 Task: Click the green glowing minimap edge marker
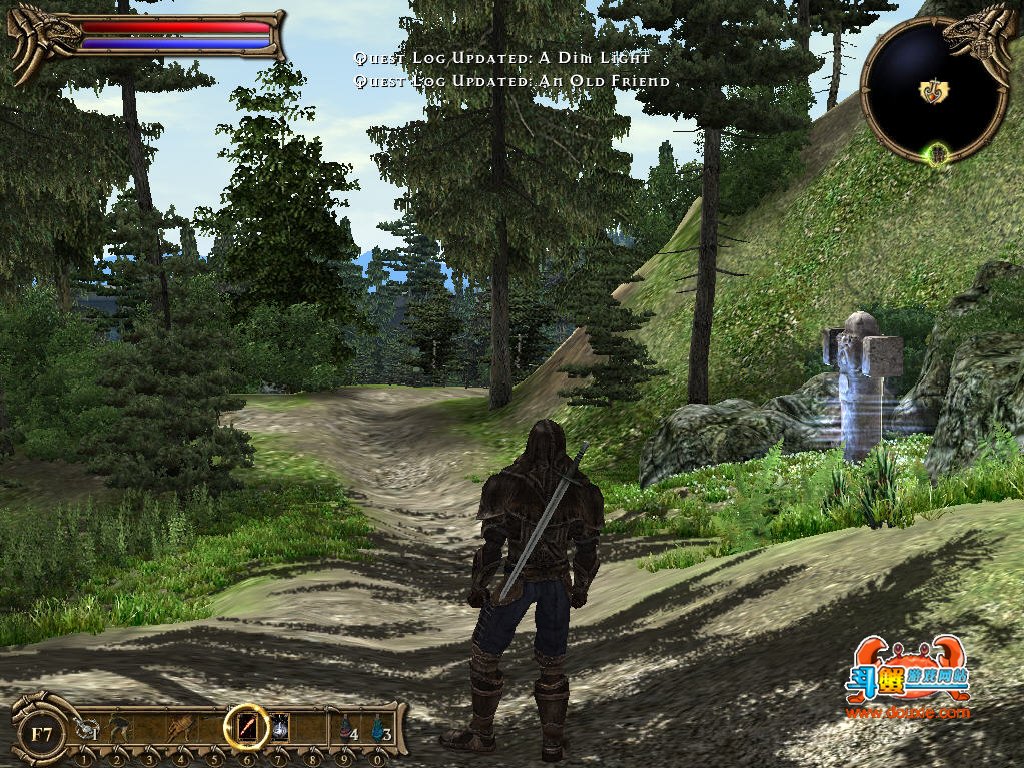click(x=937, y=154)
